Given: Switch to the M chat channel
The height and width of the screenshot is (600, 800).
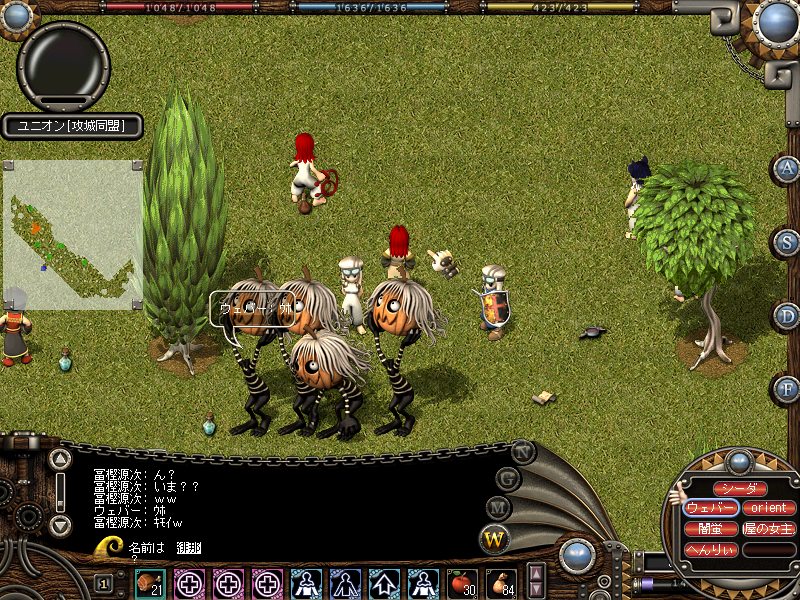Looking at the screenshot, I should click(498, 508).
